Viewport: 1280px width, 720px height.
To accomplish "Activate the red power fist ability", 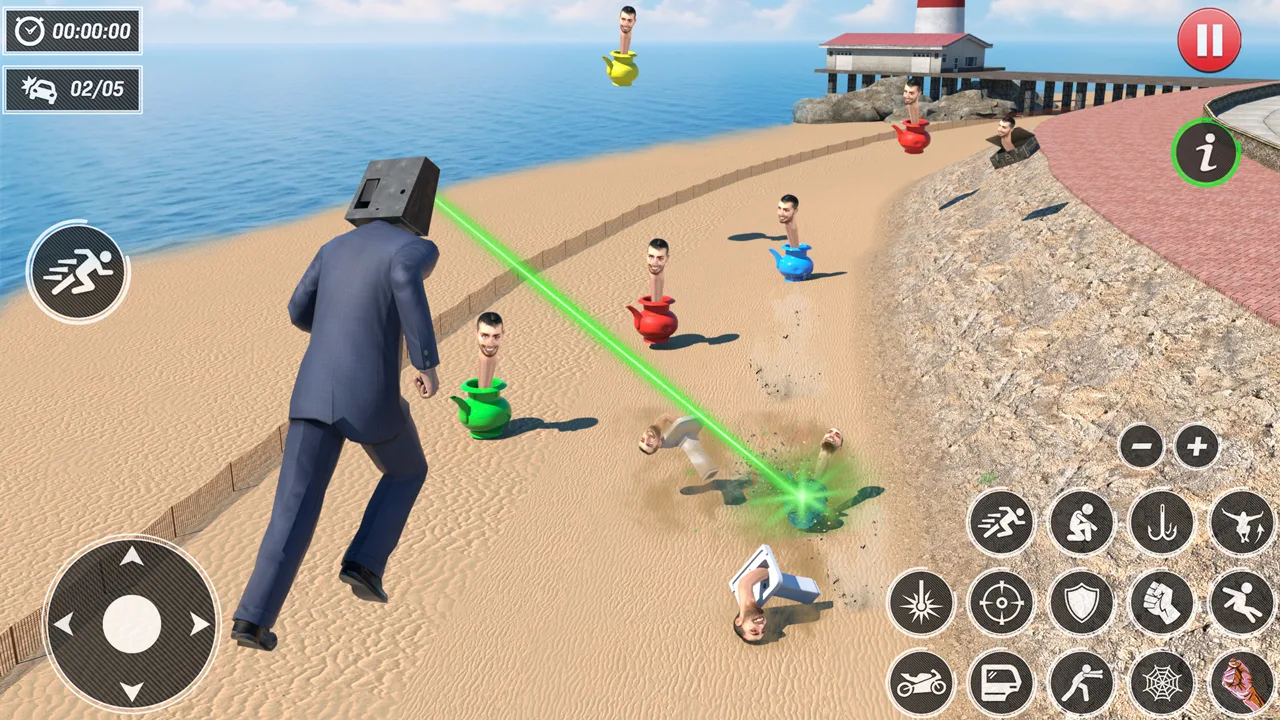I will [x=1242, y=683].
